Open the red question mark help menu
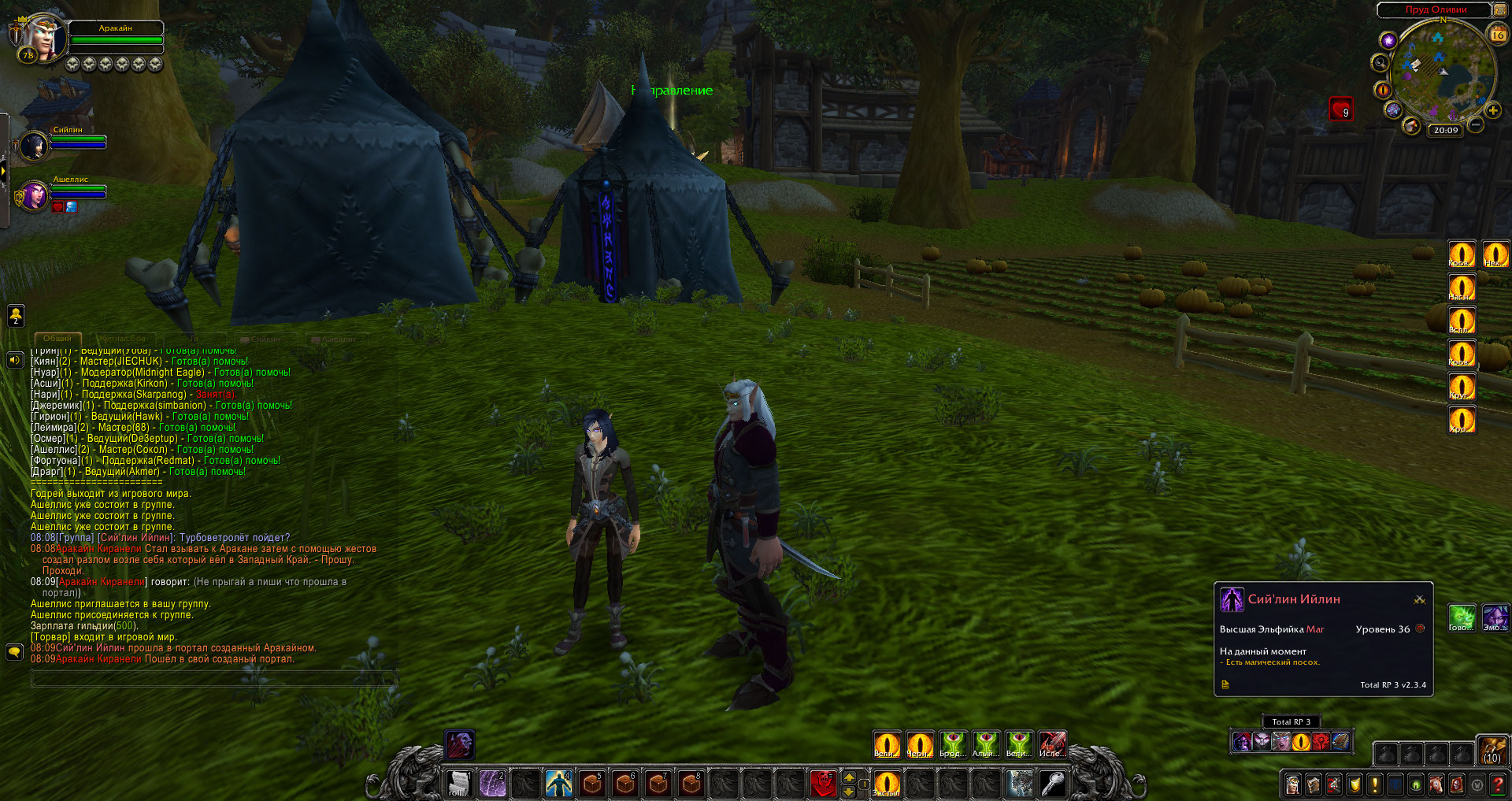 (1498, 784)
